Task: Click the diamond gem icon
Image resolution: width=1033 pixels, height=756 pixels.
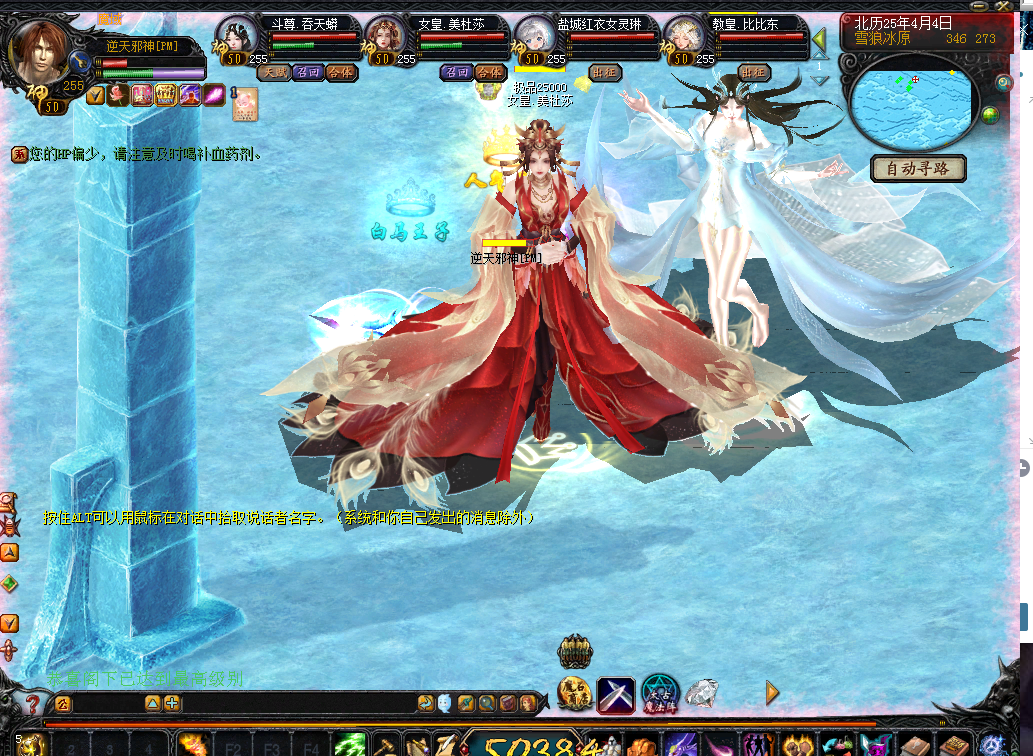Action: [702, 692]
